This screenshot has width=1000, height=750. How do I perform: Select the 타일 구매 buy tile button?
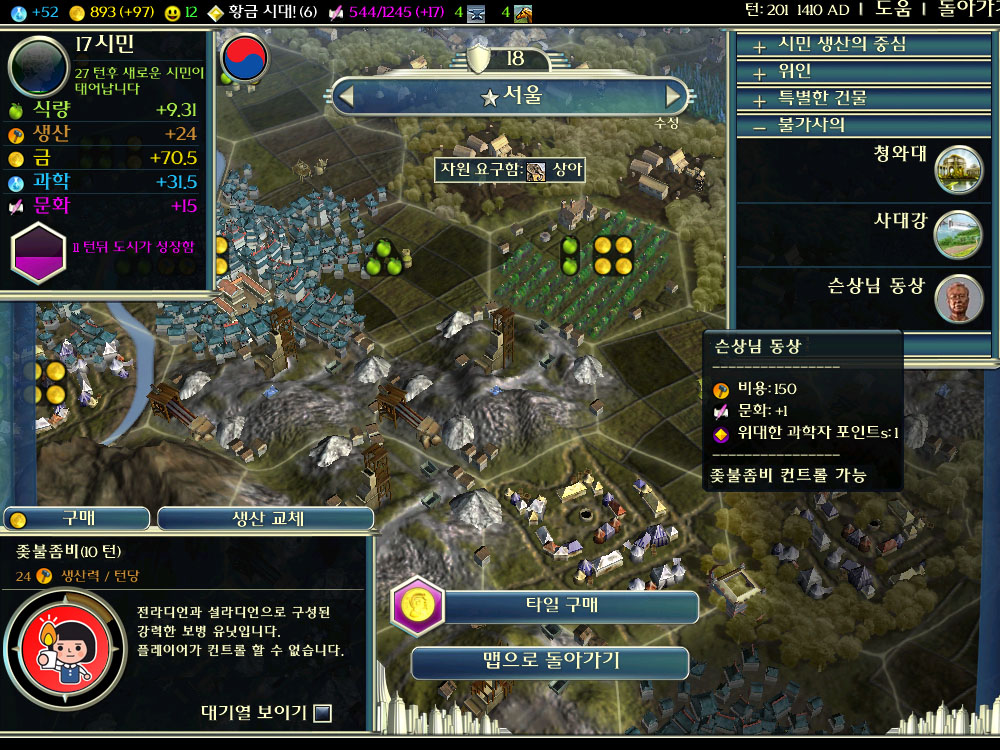coord(547,606)
